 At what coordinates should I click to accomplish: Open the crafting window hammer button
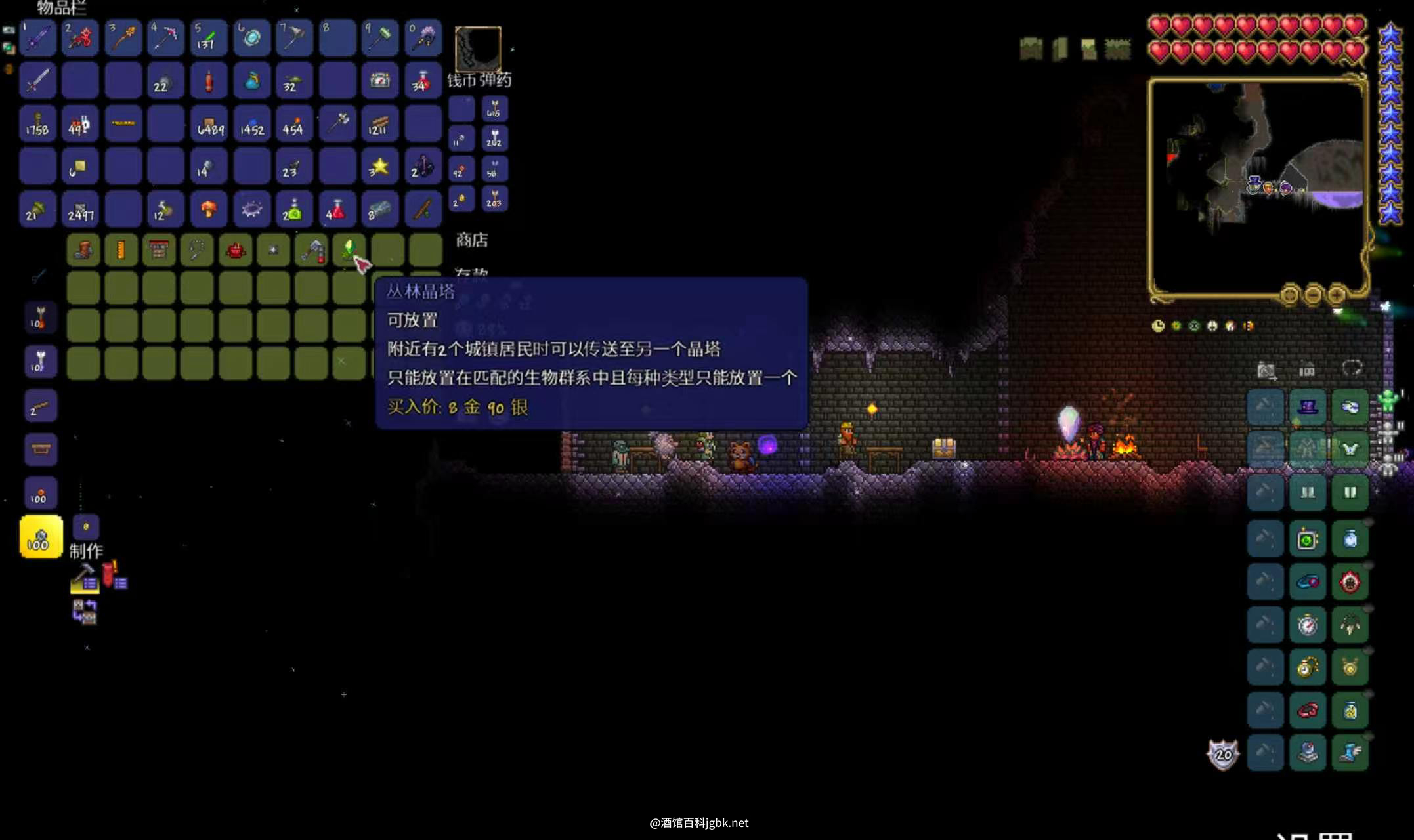(x=84, y=578)
